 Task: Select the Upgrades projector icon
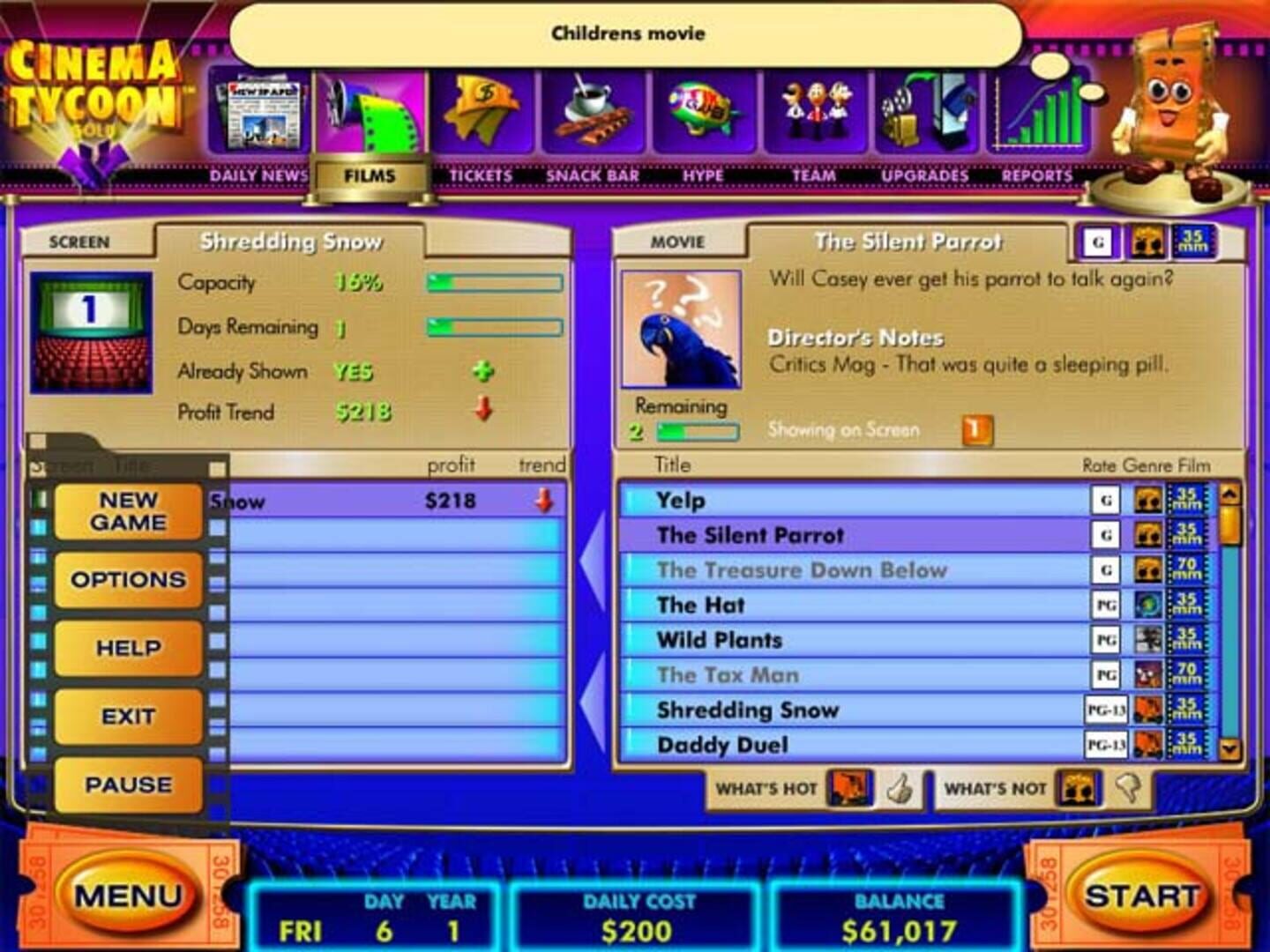(x=926, y=110)
